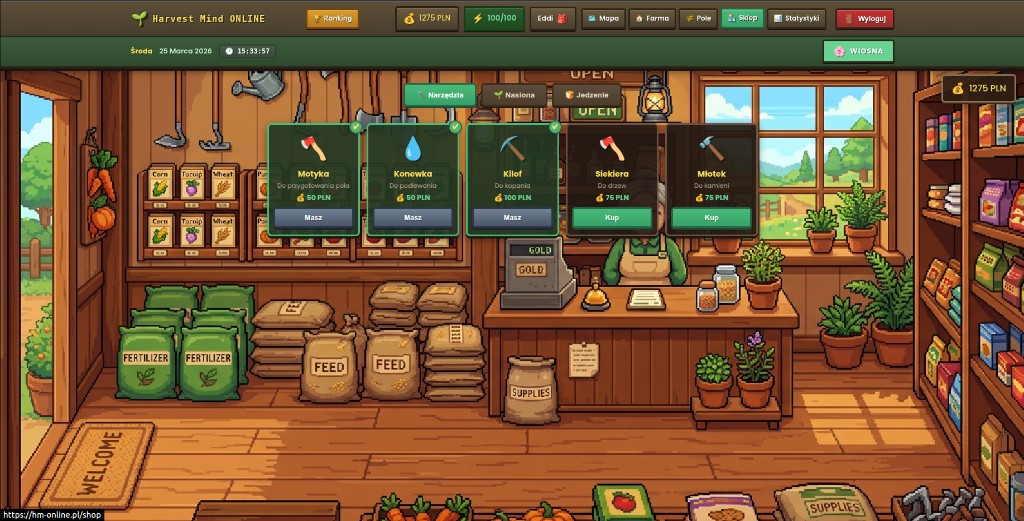Open the Mapa screen
The height and width of the screenshot is (521, 1024).
point(602,18)
